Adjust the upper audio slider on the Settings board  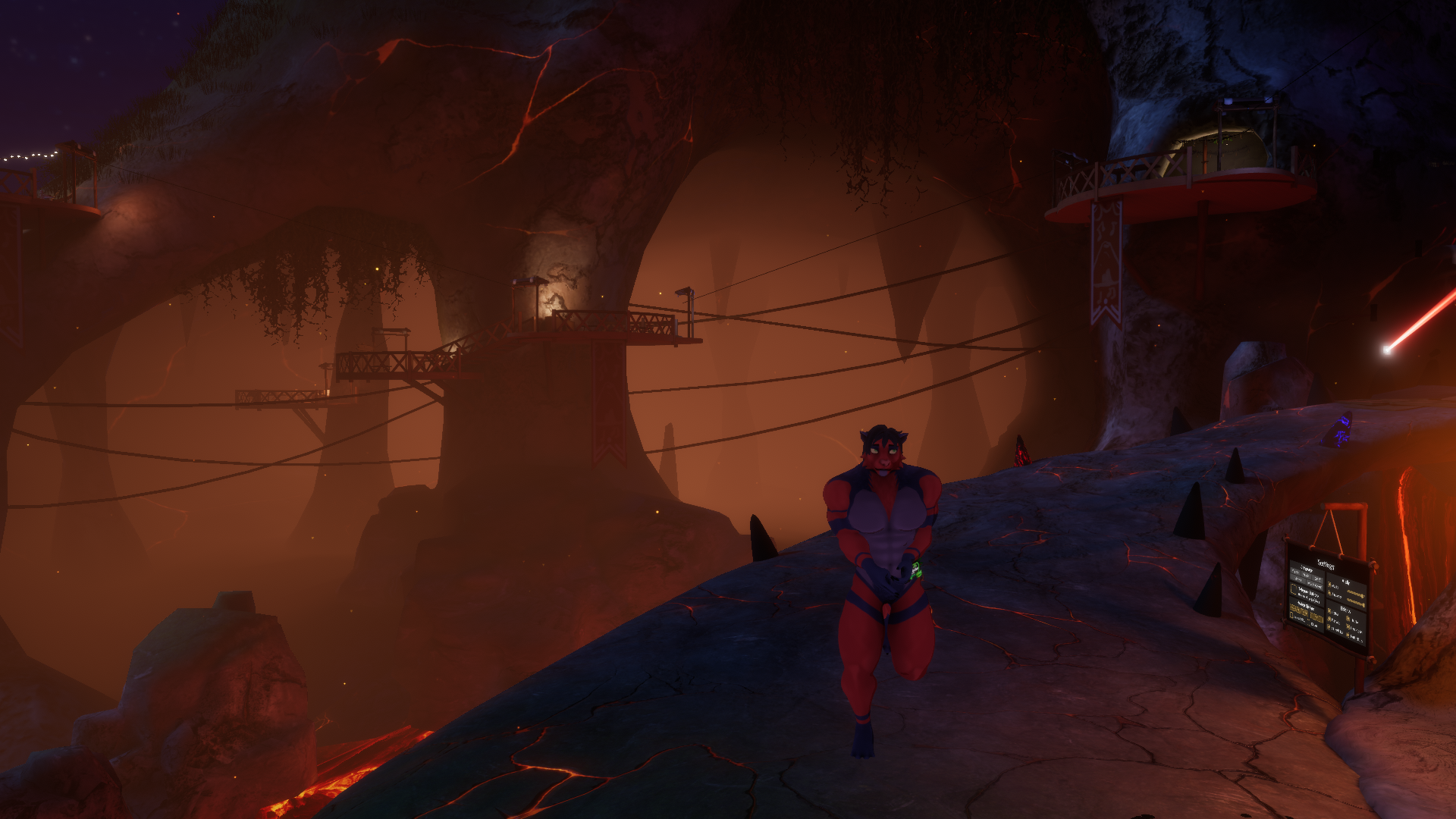tap(1356, 594)
